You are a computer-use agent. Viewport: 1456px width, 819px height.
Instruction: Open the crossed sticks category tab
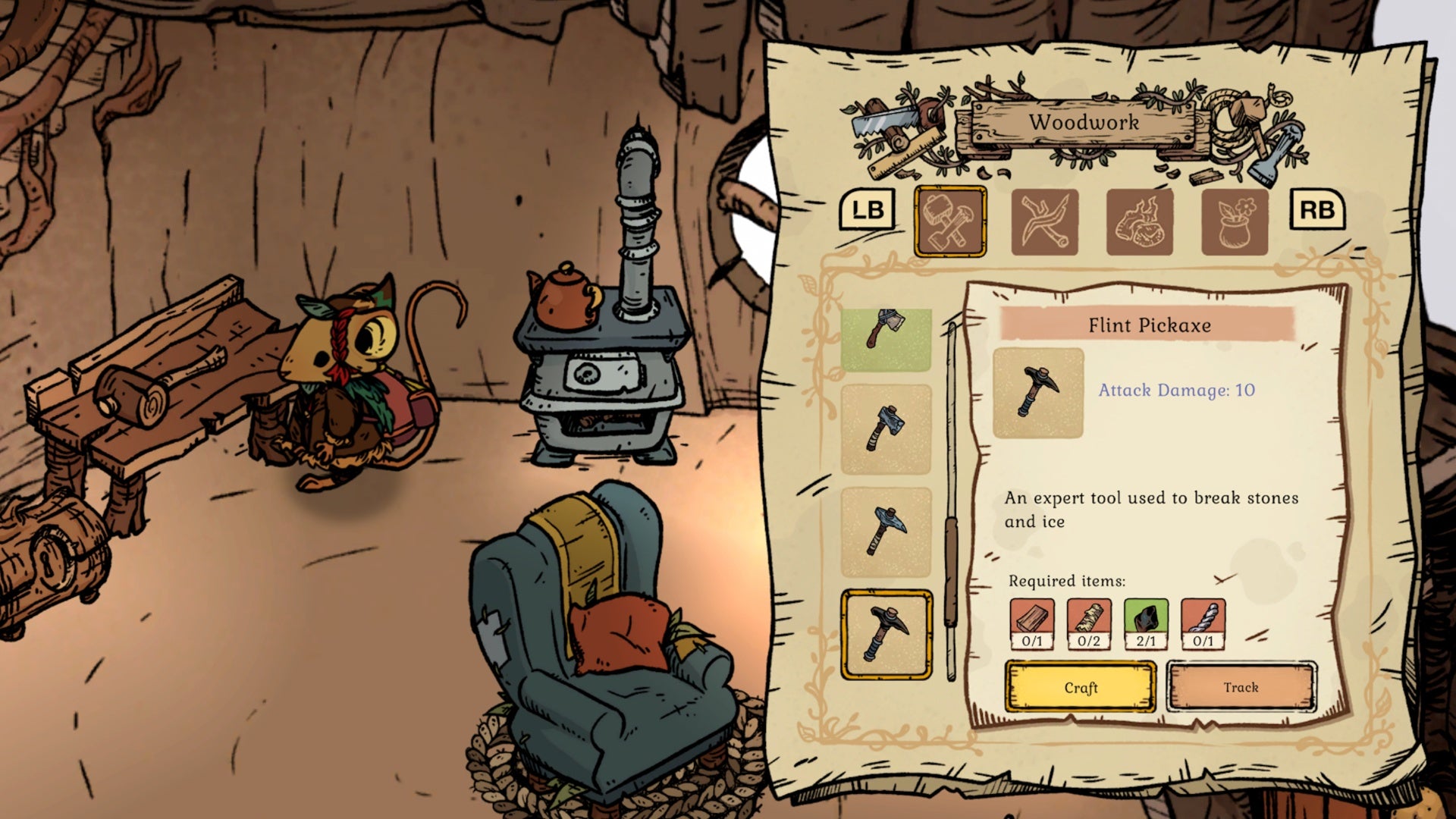pyautogui.click(x=1044, y=221)
